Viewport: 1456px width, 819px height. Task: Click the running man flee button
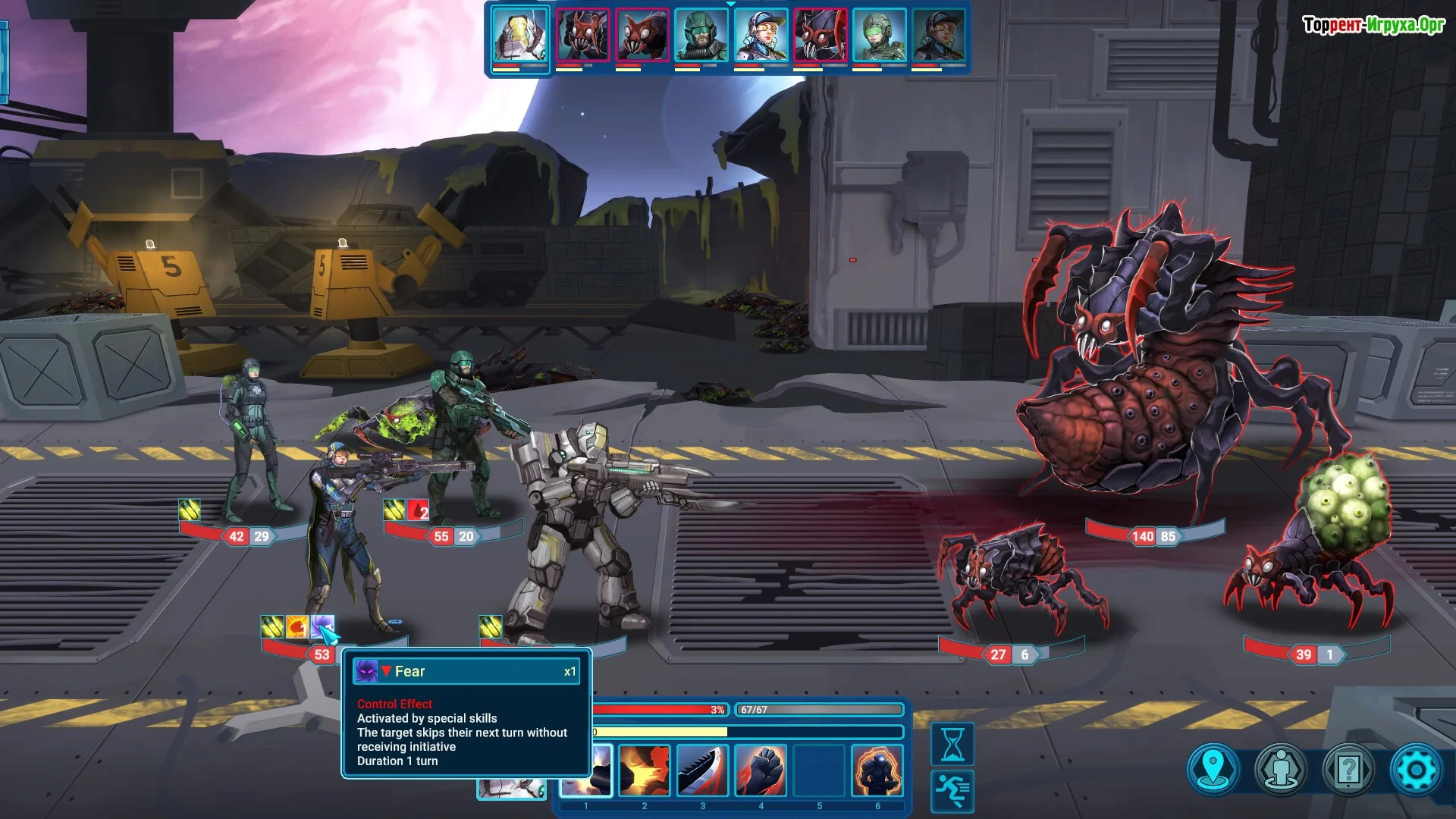click(952, 790)
